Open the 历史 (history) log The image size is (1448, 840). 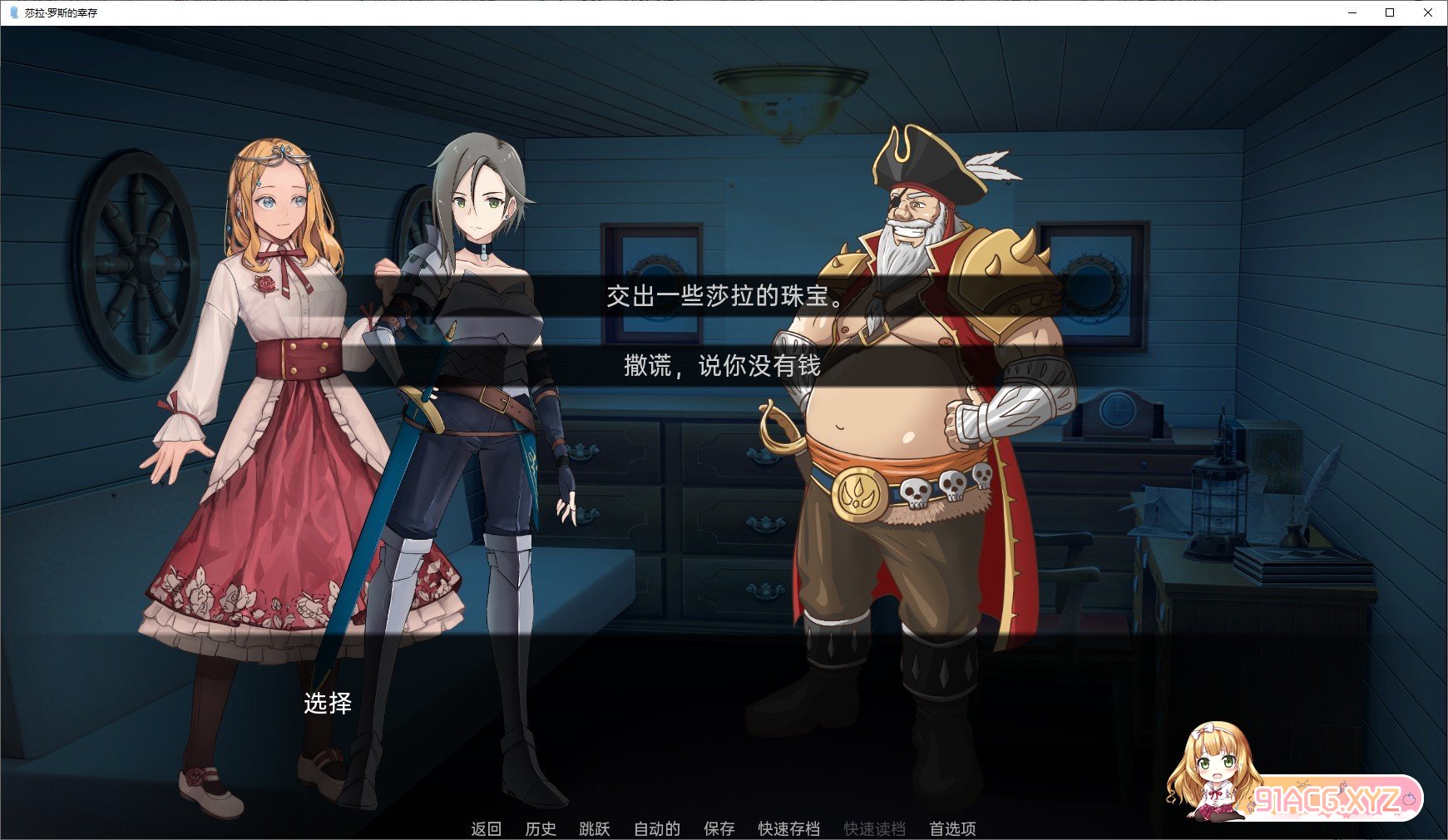tap(541, 828)
